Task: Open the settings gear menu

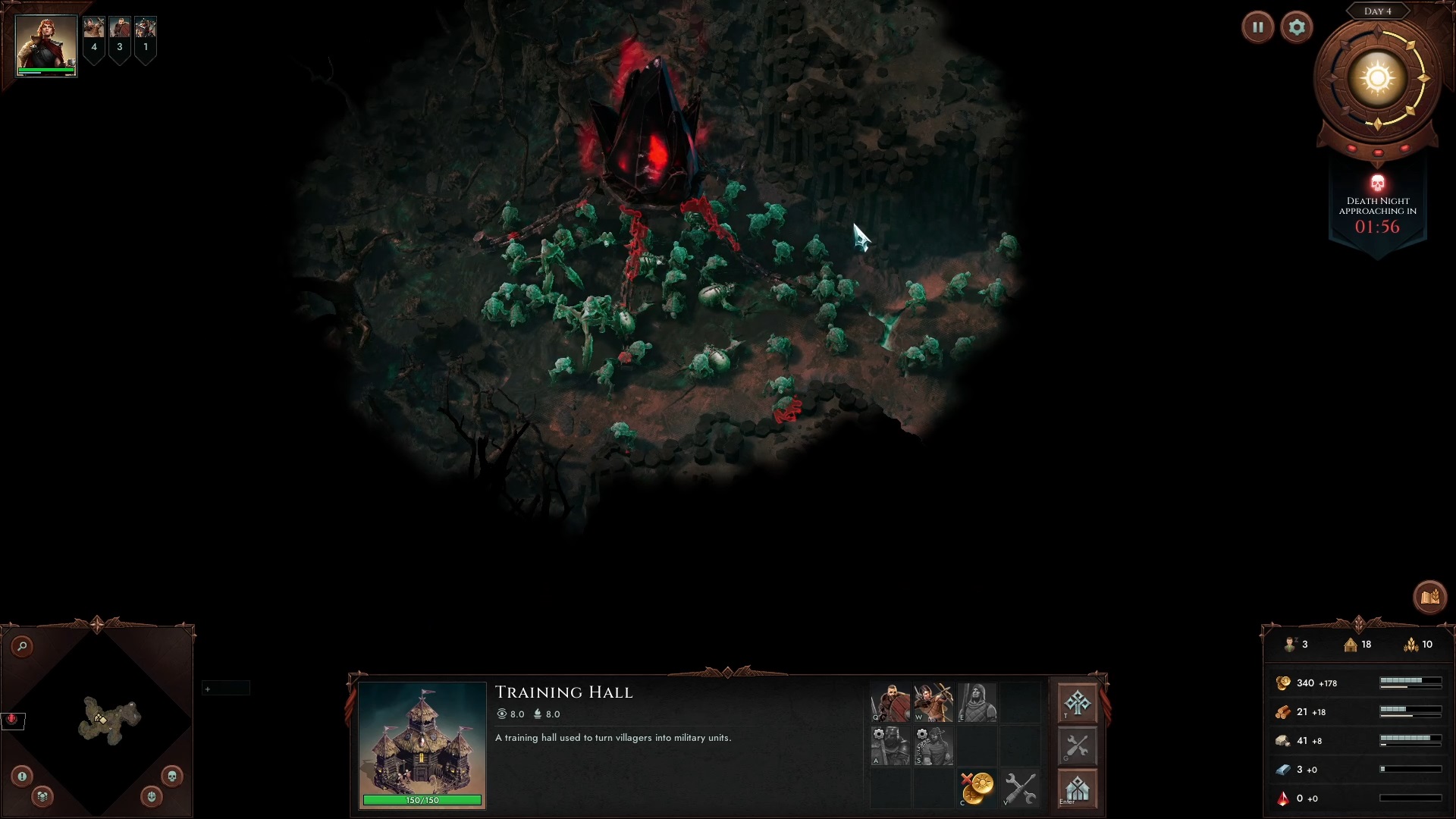Action: tap(1297, 28)
